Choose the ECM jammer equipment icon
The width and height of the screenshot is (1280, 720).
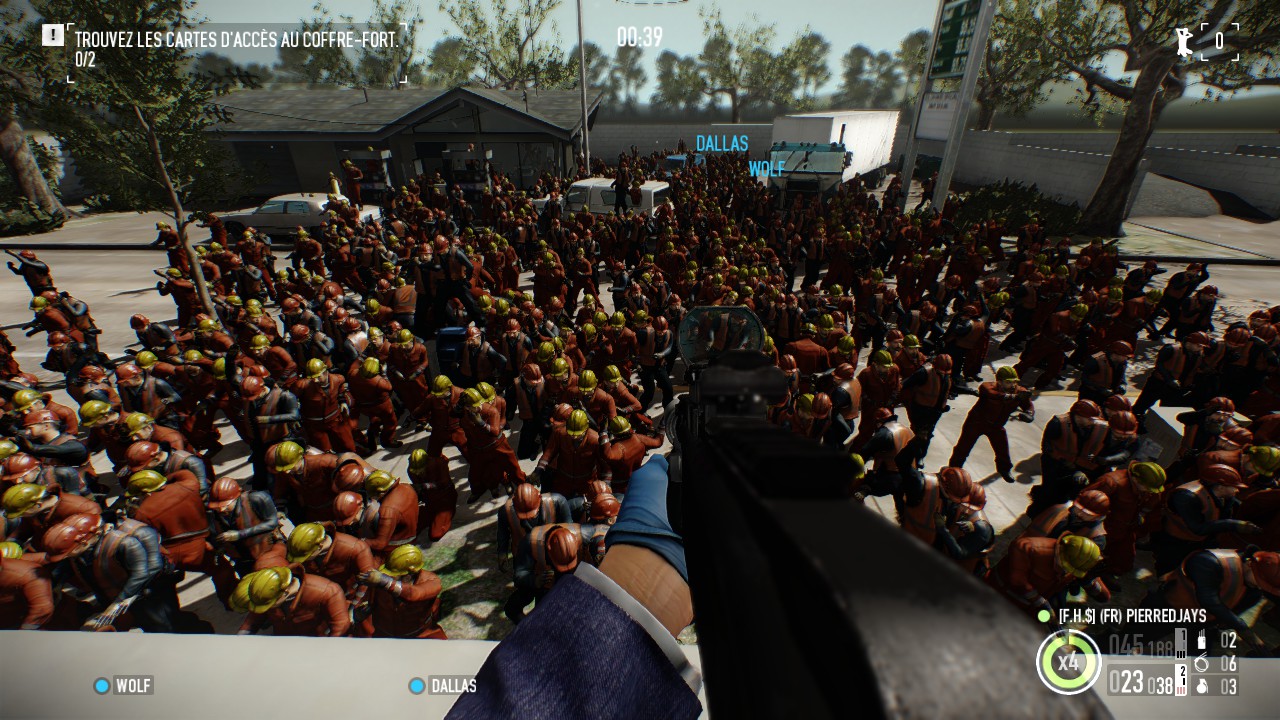point(1201,641)
